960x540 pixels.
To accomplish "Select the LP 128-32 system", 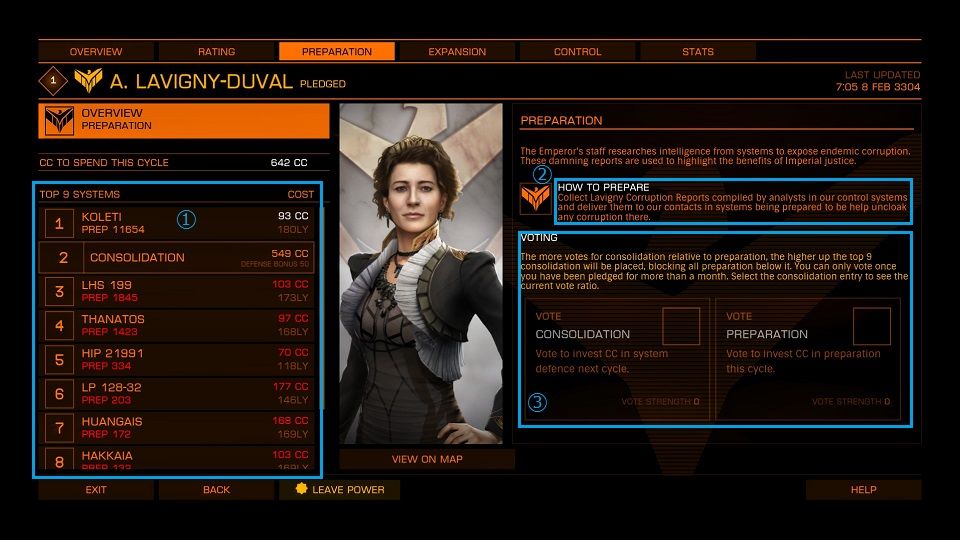I will pos(176,393).
